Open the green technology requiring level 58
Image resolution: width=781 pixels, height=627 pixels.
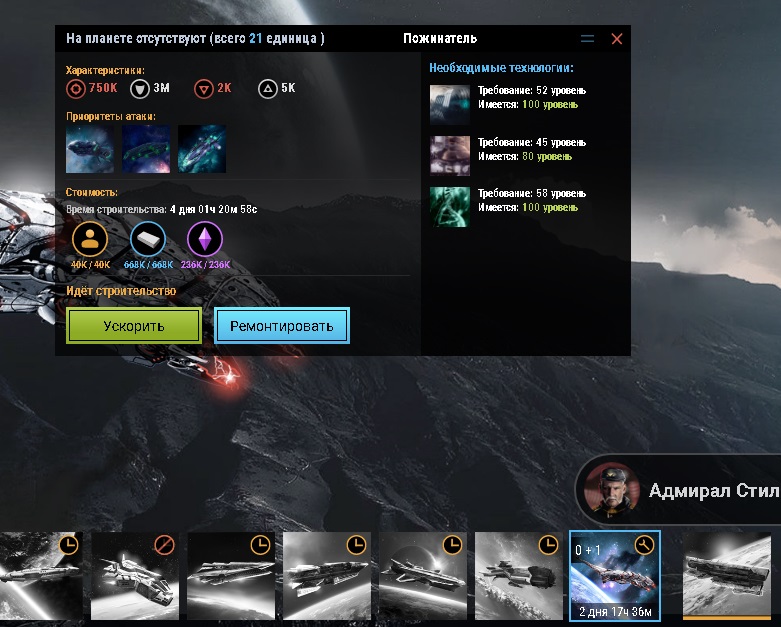click(x=449, y=207)
